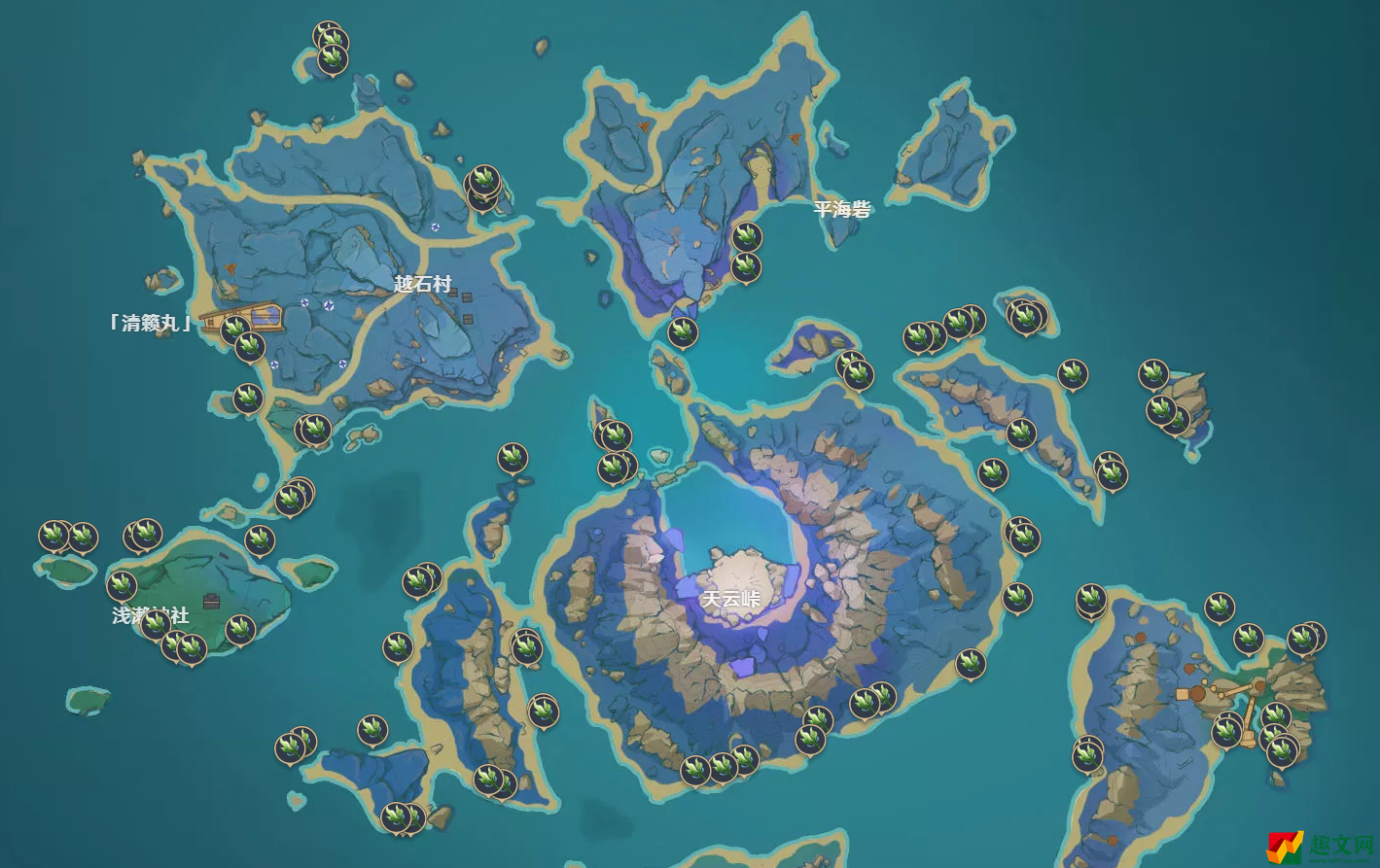Choose the Sea Ganoderma marker closest to 平海砦 label
Image resolution: width=1380 pixels, height=868 pixels.
(x=746, y=236)
